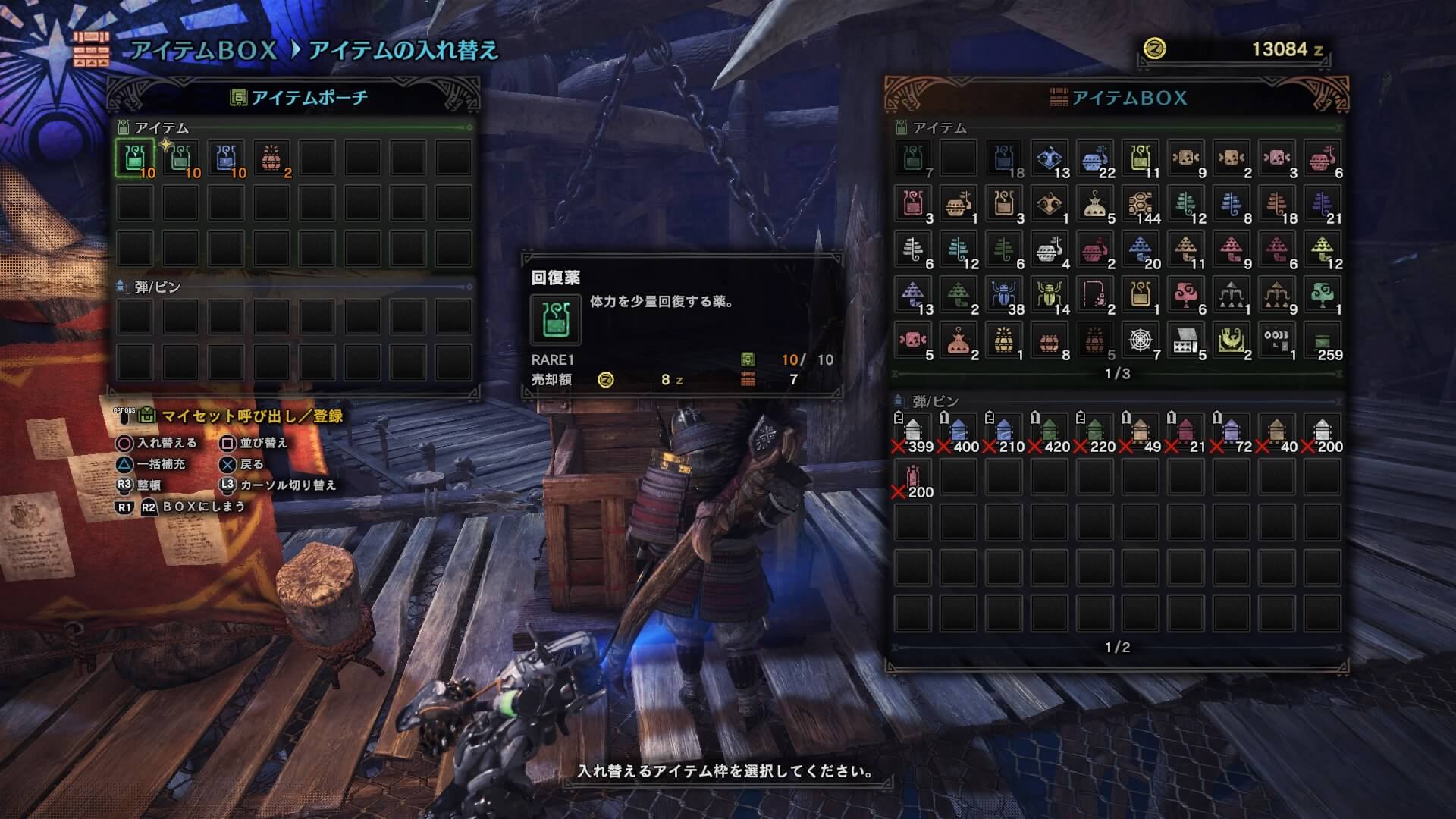The height and width of the screenshot is (819, 1456).
Task: Select the yellow-green beetle stack of 14
Action: point(1050,296)
